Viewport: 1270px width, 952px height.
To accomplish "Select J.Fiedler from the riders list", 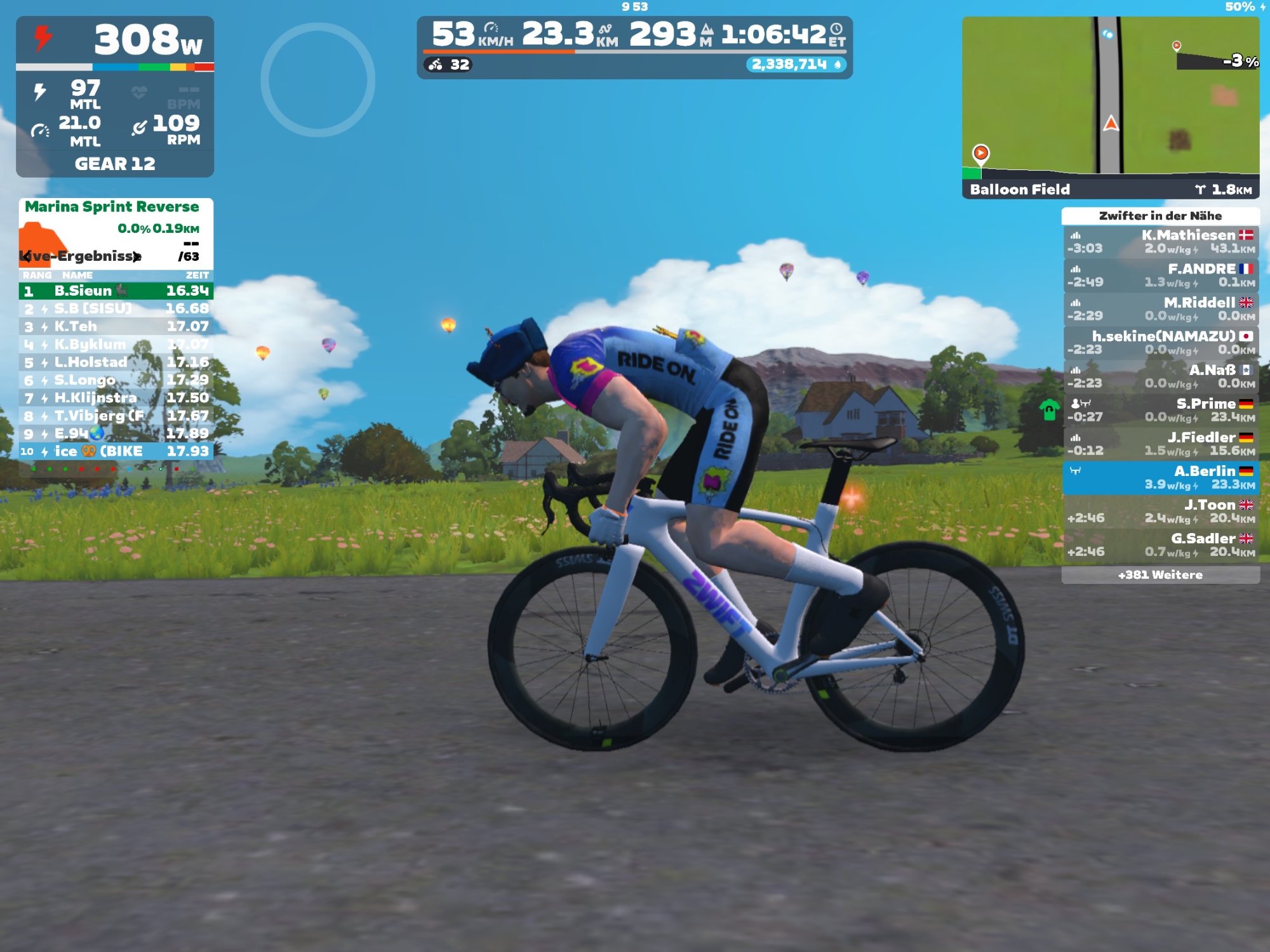I will 1160,444.
